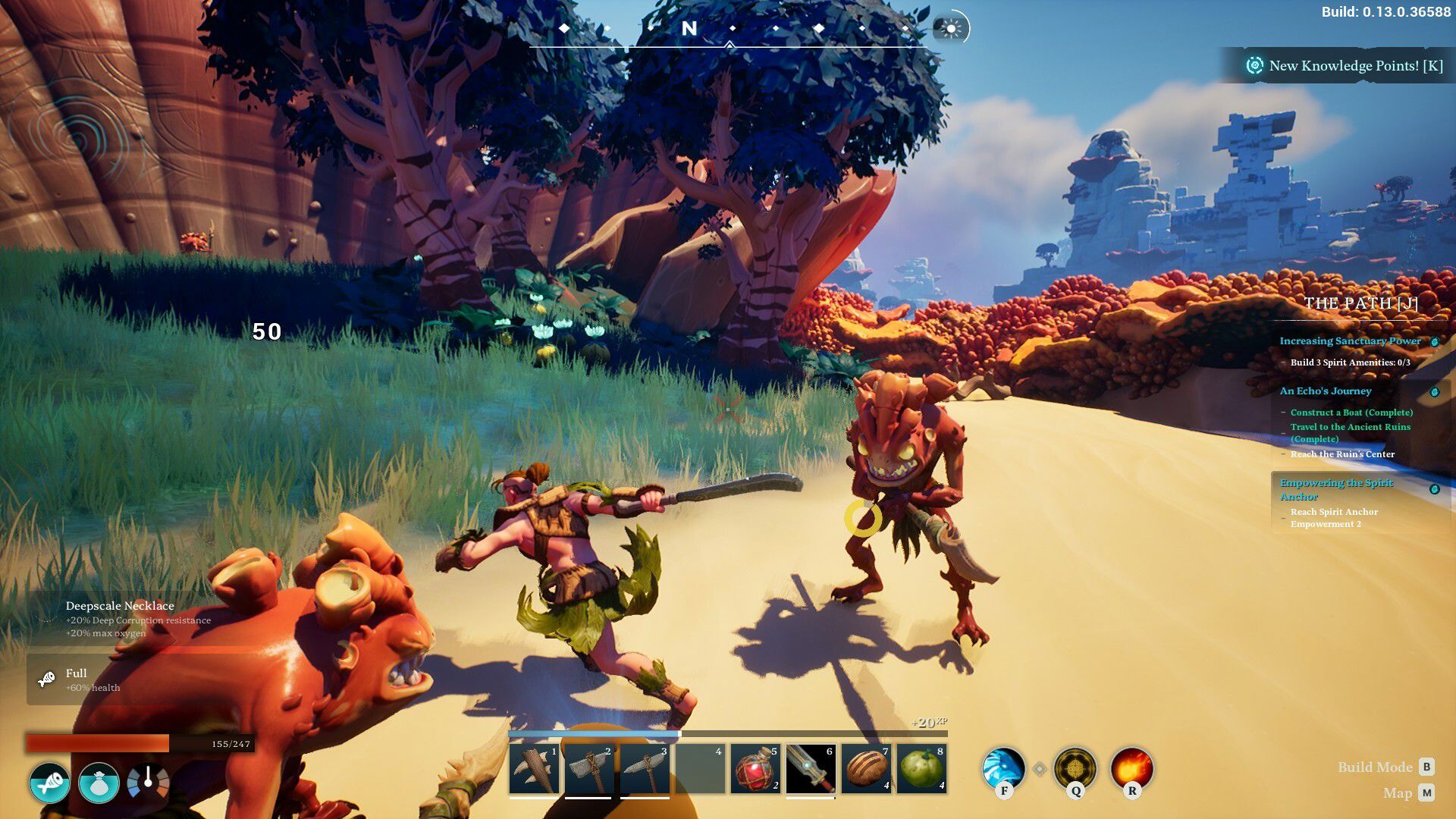The height and width of the screenshot is (819, 1456).
Task: Select the striped bread item in the hotbar
Action: tap(866, 769)
